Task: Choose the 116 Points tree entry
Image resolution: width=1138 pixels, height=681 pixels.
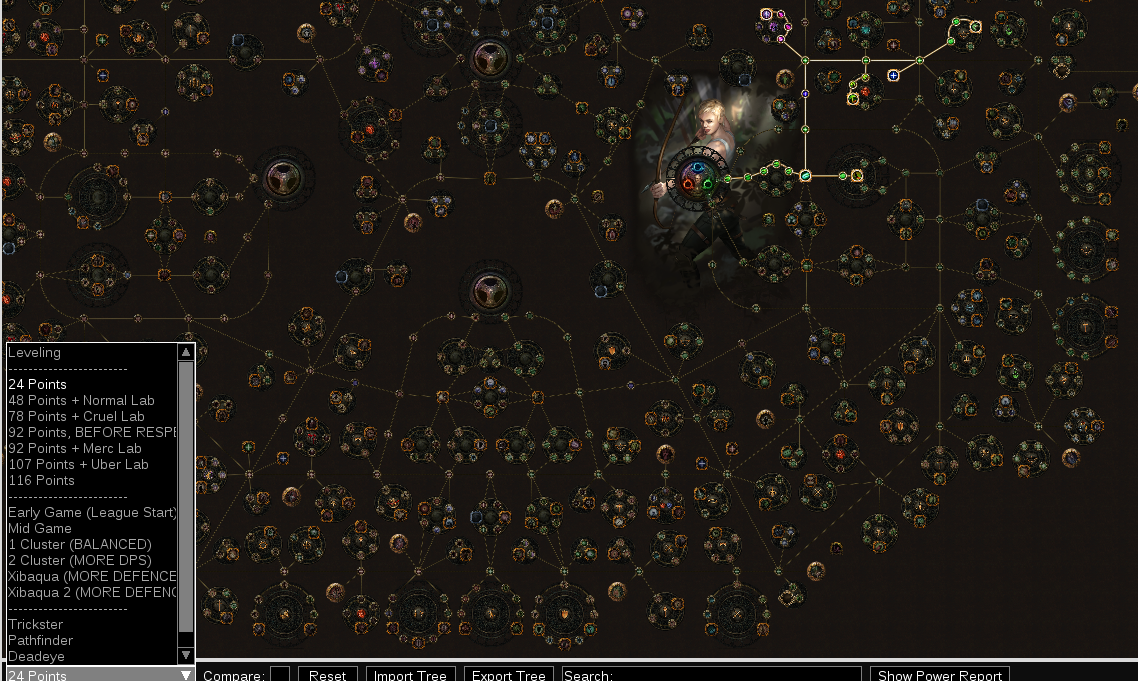Action: pos(41,480)
